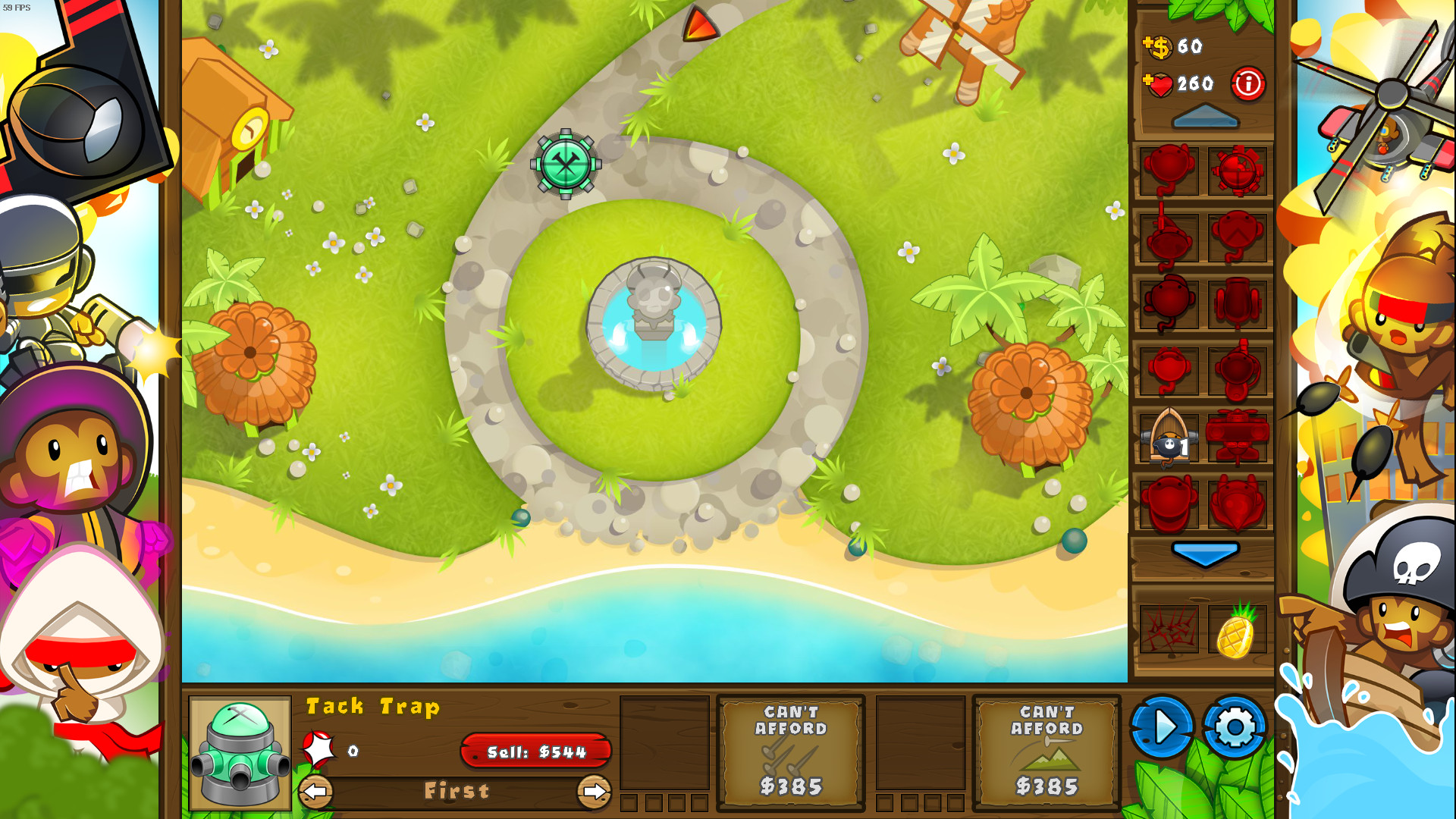Select the Dart Monkey tower icon
Viewport: 1456px width, 819px height.
(x=1168, y=172)
